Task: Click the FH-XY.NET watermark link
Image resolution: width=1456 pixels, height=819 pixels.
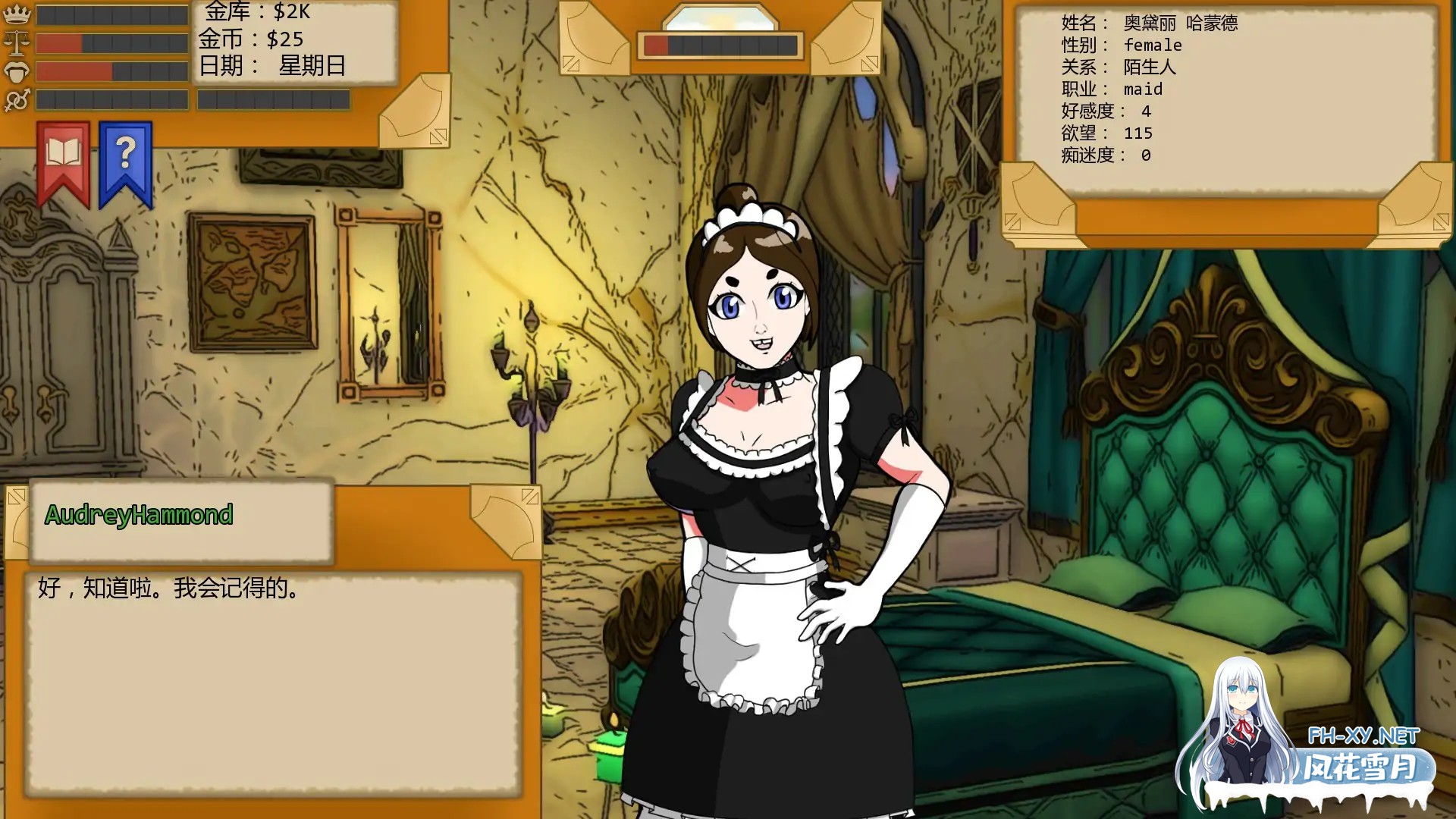Action: tap(1361, 735)
